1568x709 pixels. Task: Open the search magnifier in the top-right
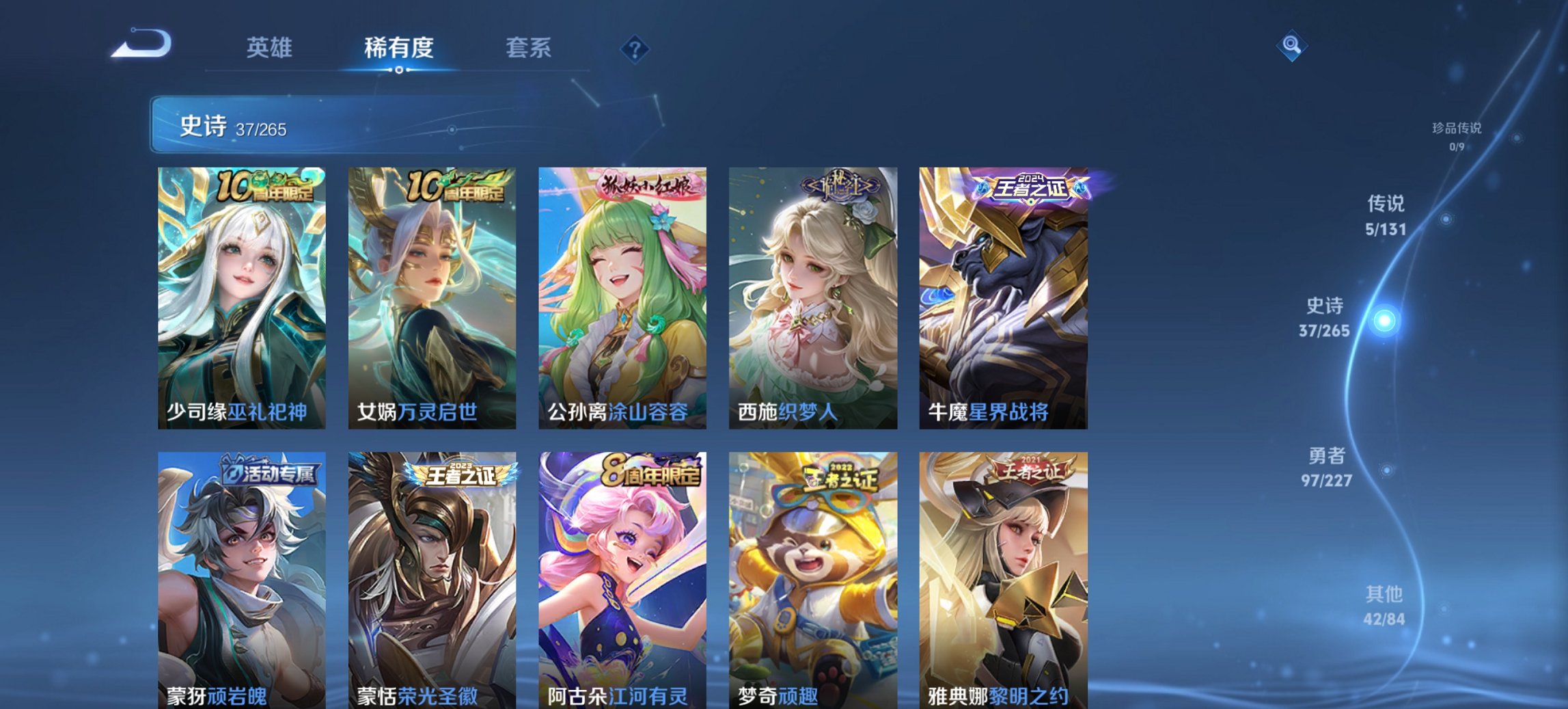coord(1290,46)
